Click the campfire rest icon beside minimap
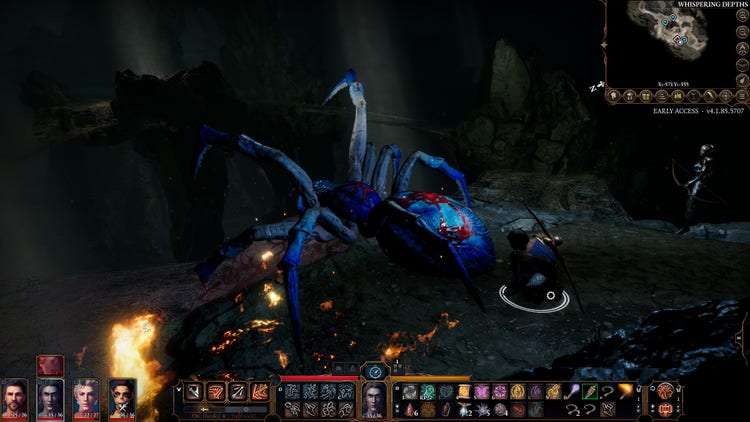The image size is (750, 422). coord(743,49)
